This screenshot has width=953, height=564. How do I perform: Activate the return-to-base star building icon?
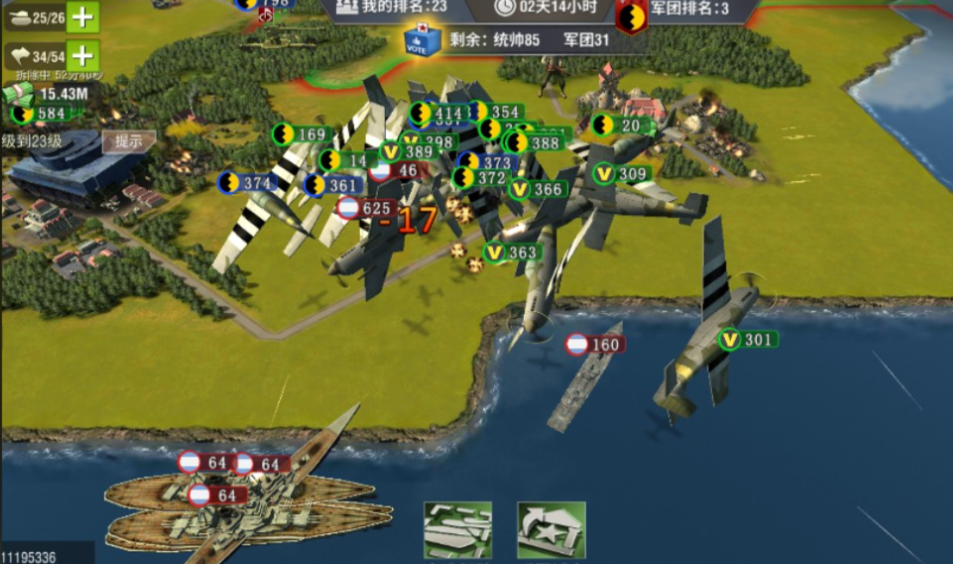[551, 529]
